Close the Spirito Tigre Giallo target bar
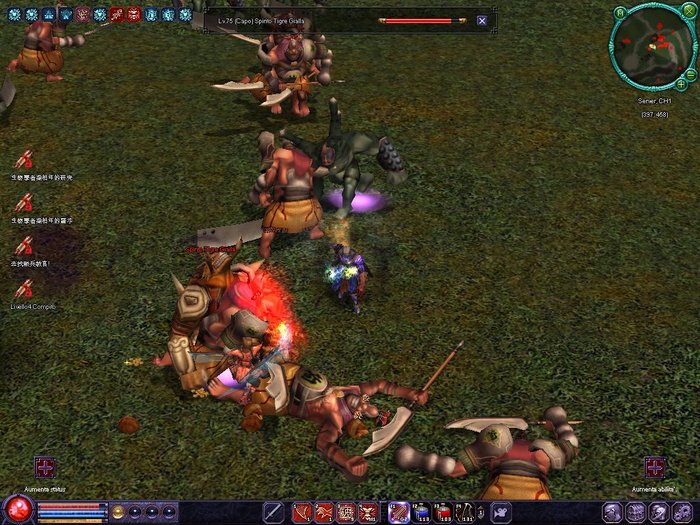Screen dimensions: 700x525 pos(482,20)
